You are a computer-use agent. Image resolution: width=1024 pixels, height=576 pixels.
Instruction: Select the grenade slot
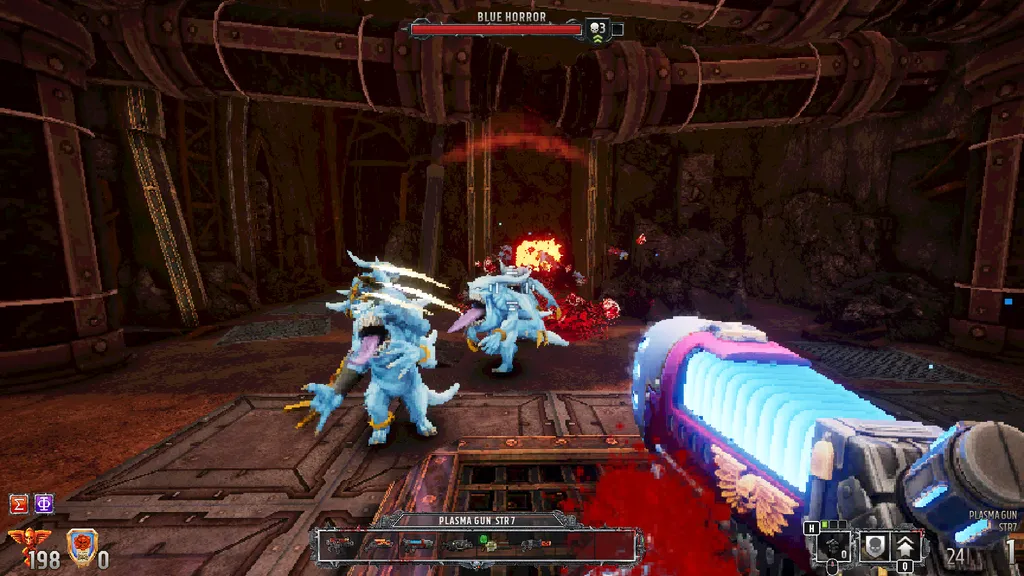(x=834, y=546)
